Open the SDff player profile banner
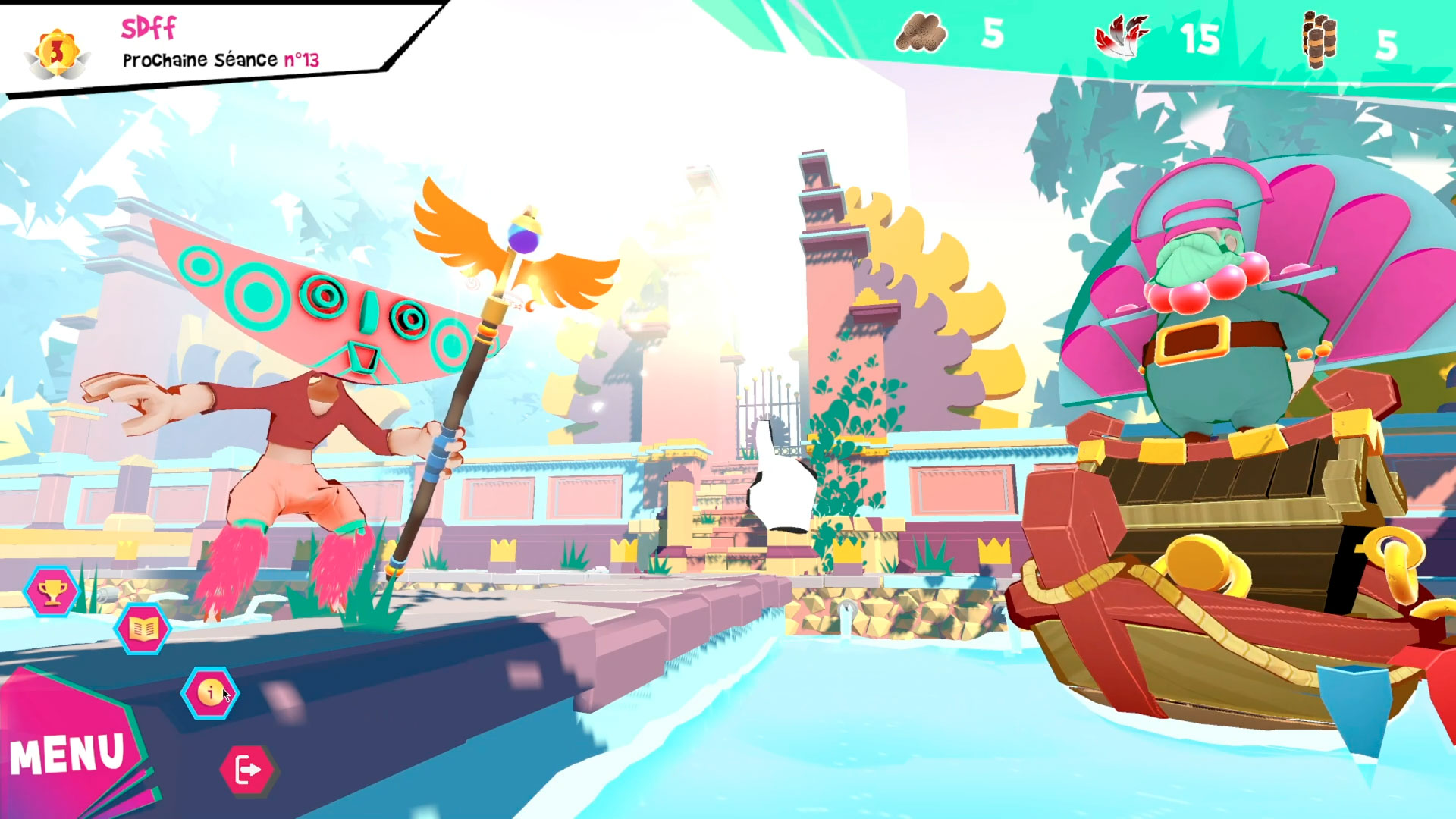Viewport: 1456px width, 819px height. coord(220,45)
